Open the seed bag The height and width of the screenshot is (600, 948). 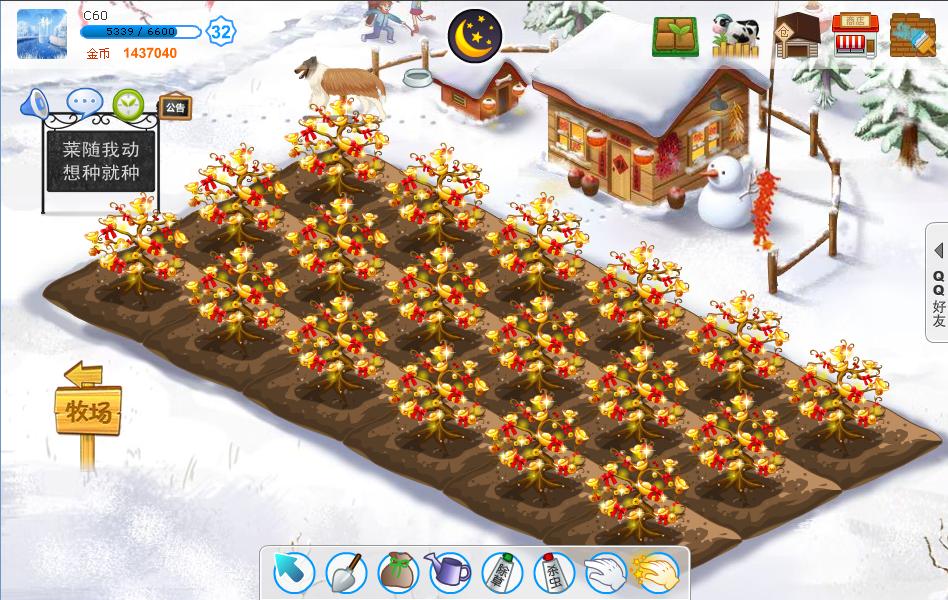(397, 572)
